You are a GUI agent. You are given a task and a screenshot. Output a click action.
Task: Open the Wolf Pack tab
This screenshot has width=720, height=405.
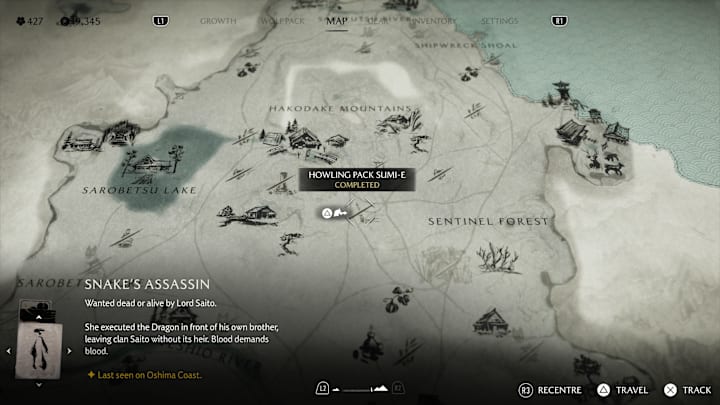click(281, 20)
